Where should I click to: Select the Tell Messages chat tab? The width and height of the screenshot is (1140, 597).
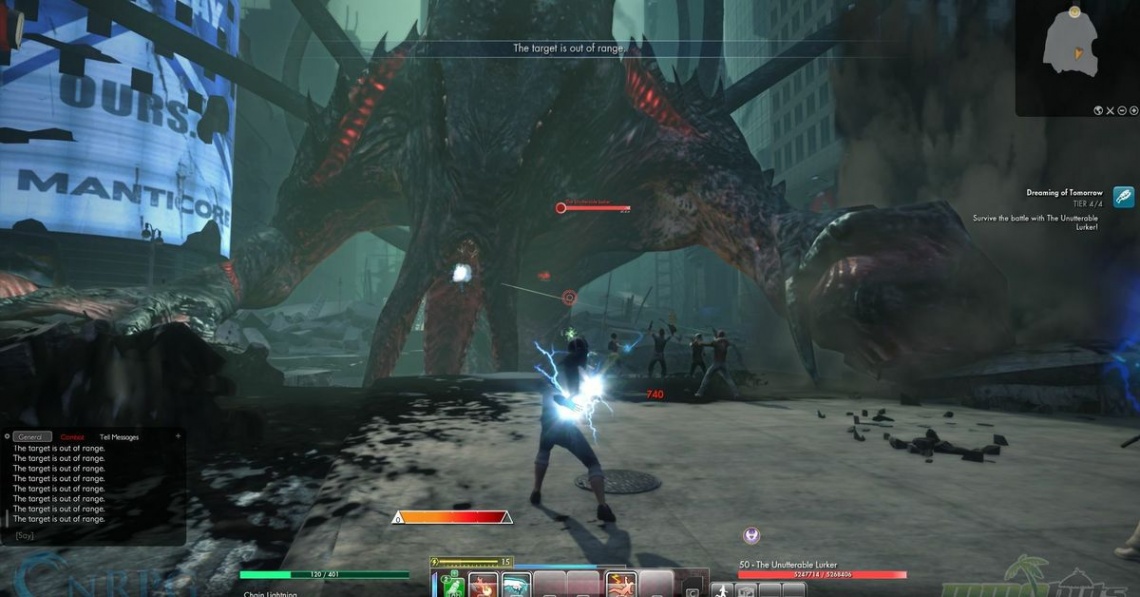point(119,437)
